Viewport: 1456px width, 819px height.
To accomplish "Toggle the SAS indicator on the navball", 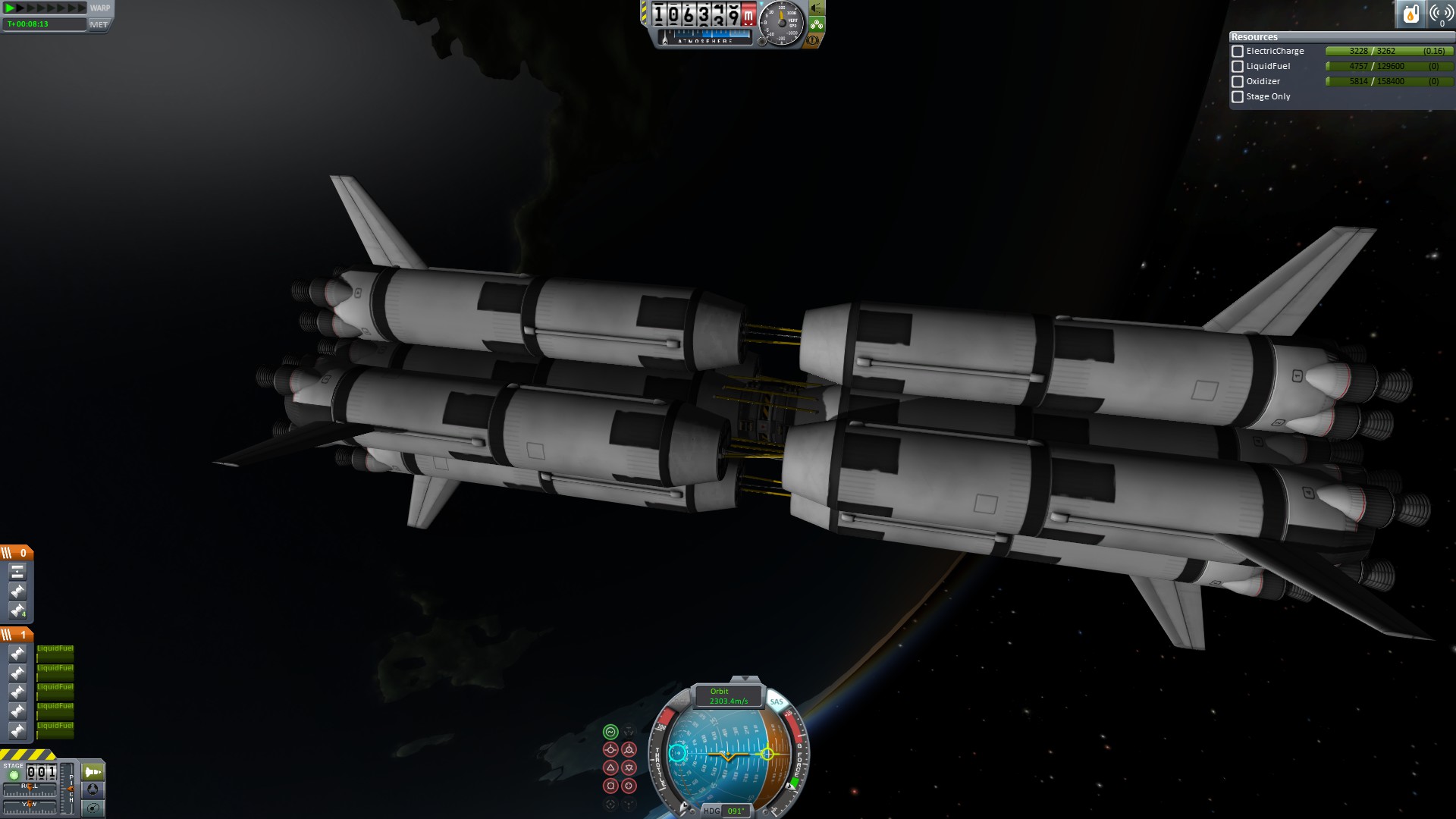I will coord(777,701).
